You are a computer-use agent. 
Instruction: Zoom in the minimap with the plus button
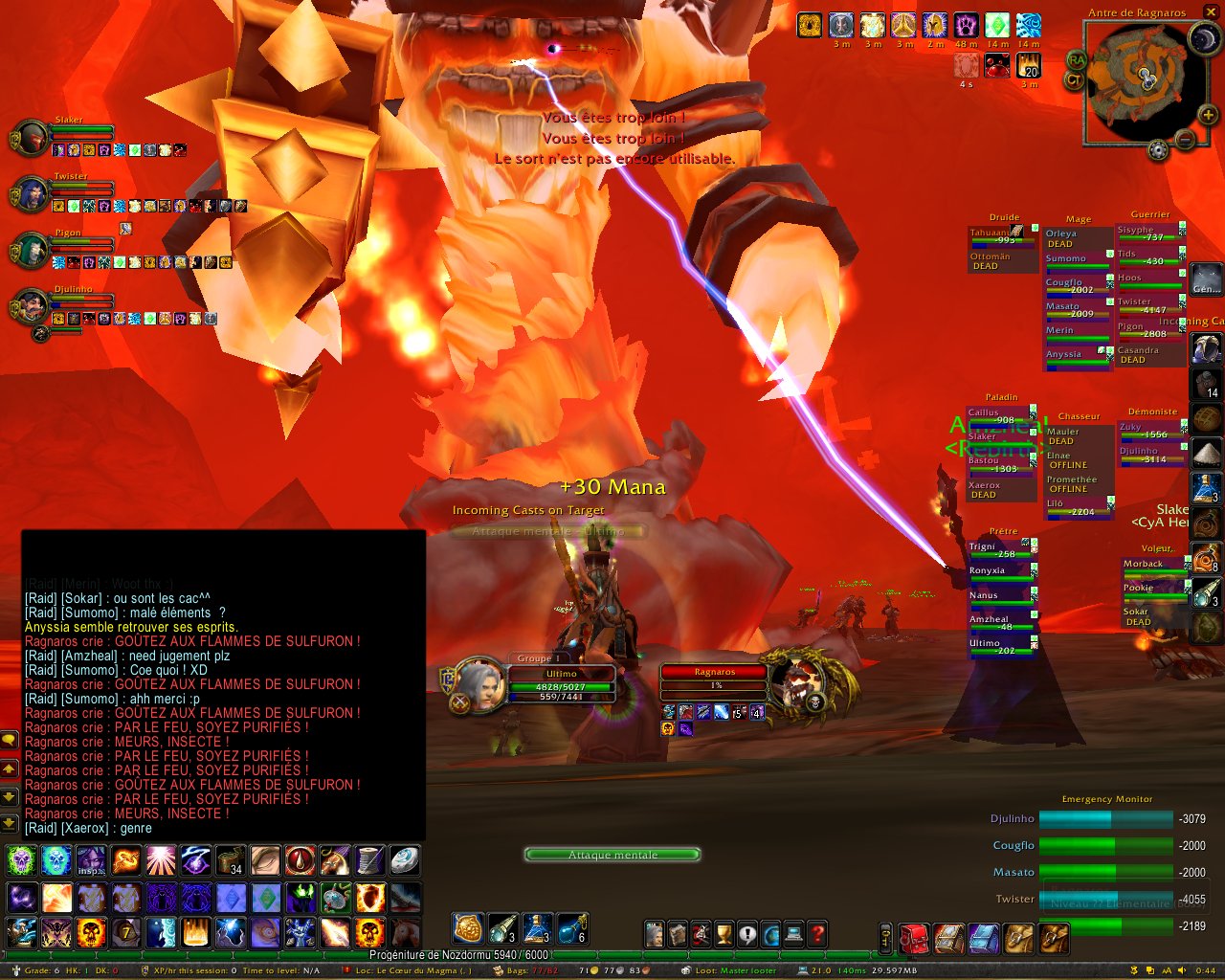click(1208, 115)
